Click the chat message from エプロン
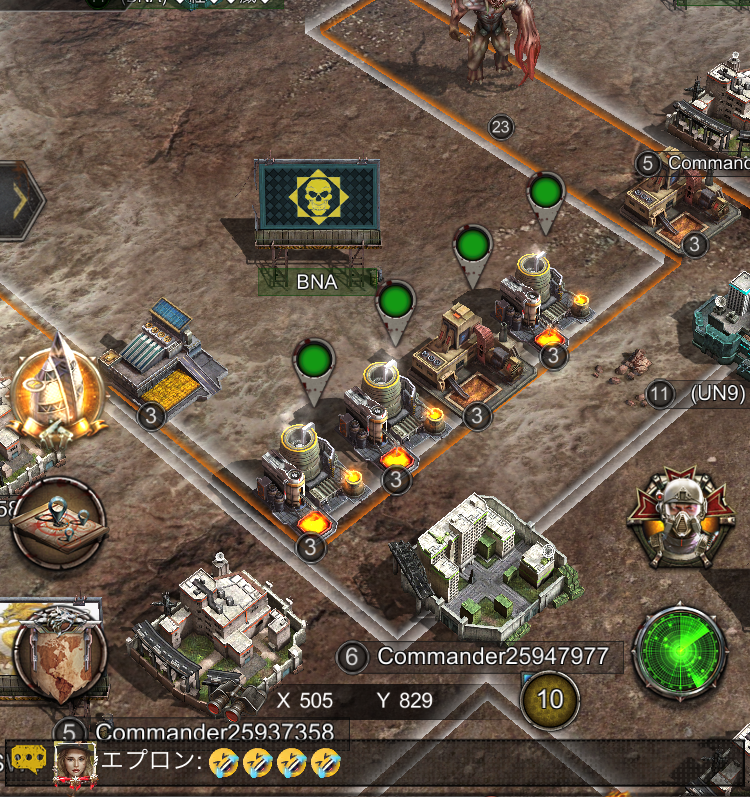 pyautogui.click(x=270, y=763)
